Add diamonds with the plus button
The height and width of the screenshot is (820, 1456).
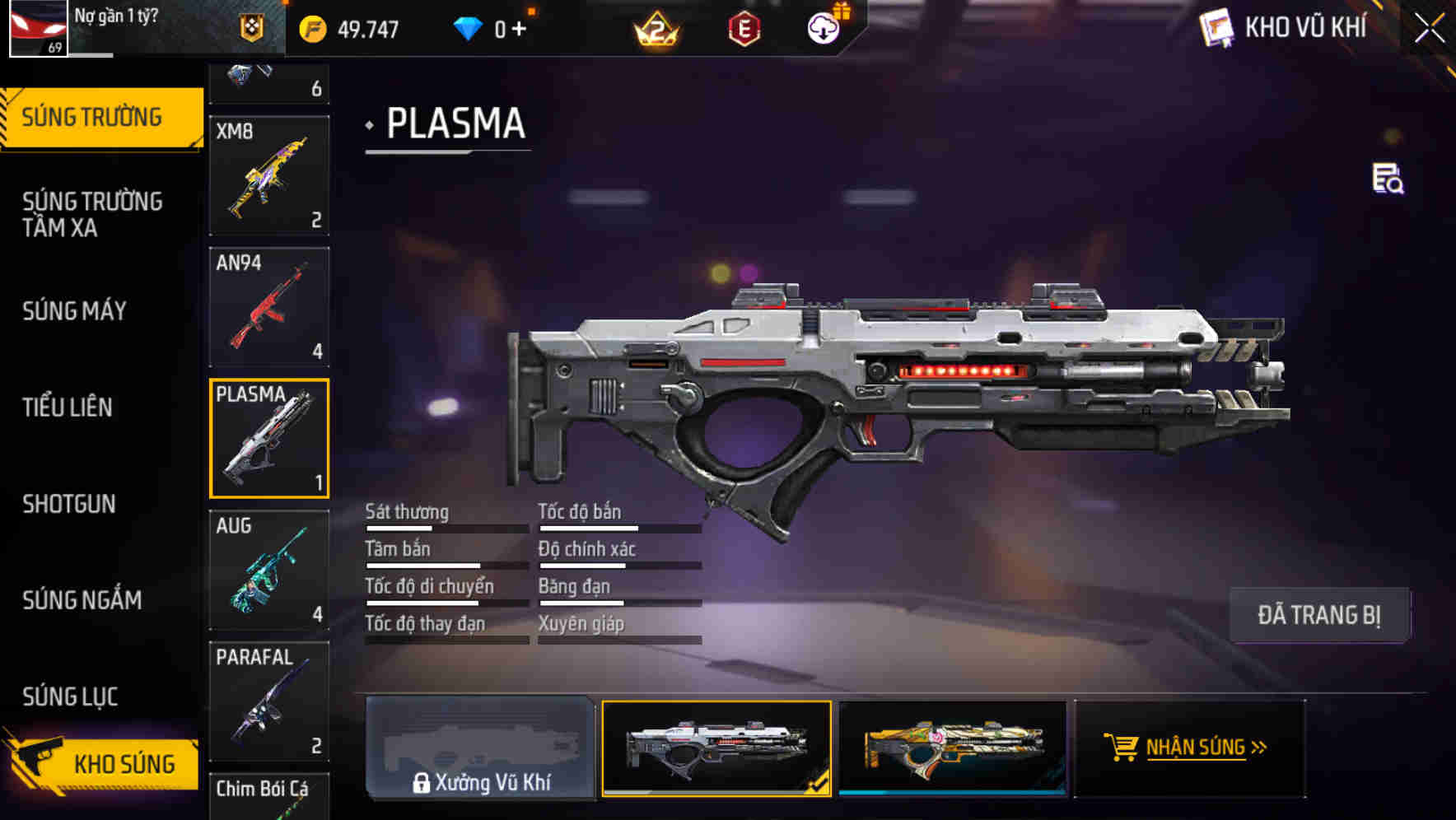(x=519, y=30)
